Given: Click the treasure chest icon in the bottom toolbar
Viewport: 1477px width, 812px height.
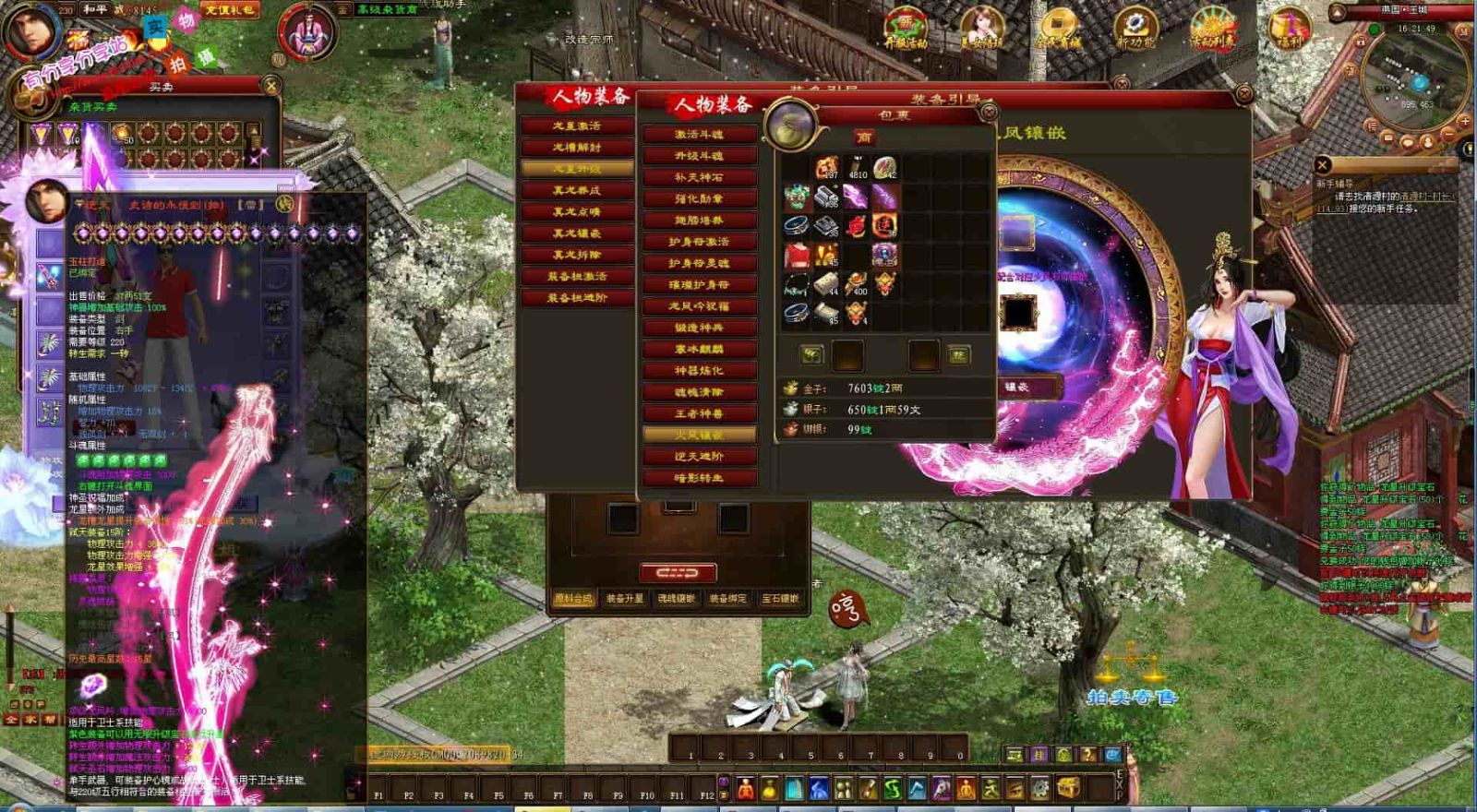Looking at the screenshot, I should coord(1069,788).
